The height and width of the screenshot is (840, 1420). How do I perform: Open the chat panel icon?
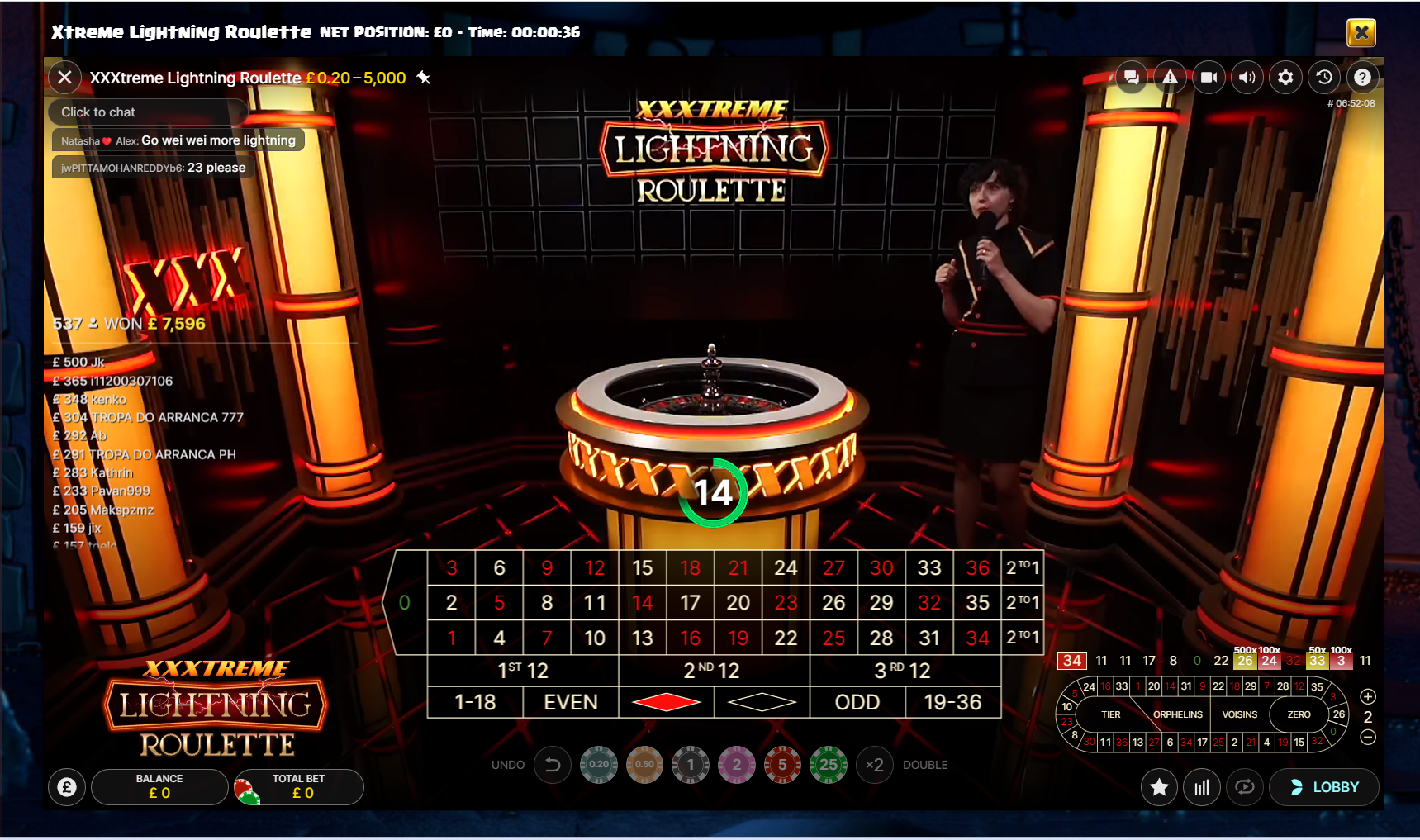pos(1133,77)
